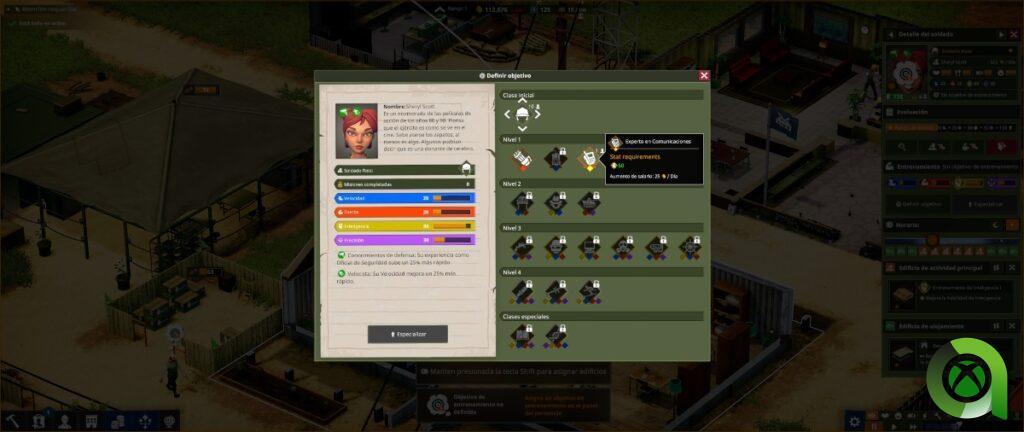Screen dimensions: 1024x432
Task: Show the previous Clase inicial with left arrow
Action: click(x=507, y=113)
